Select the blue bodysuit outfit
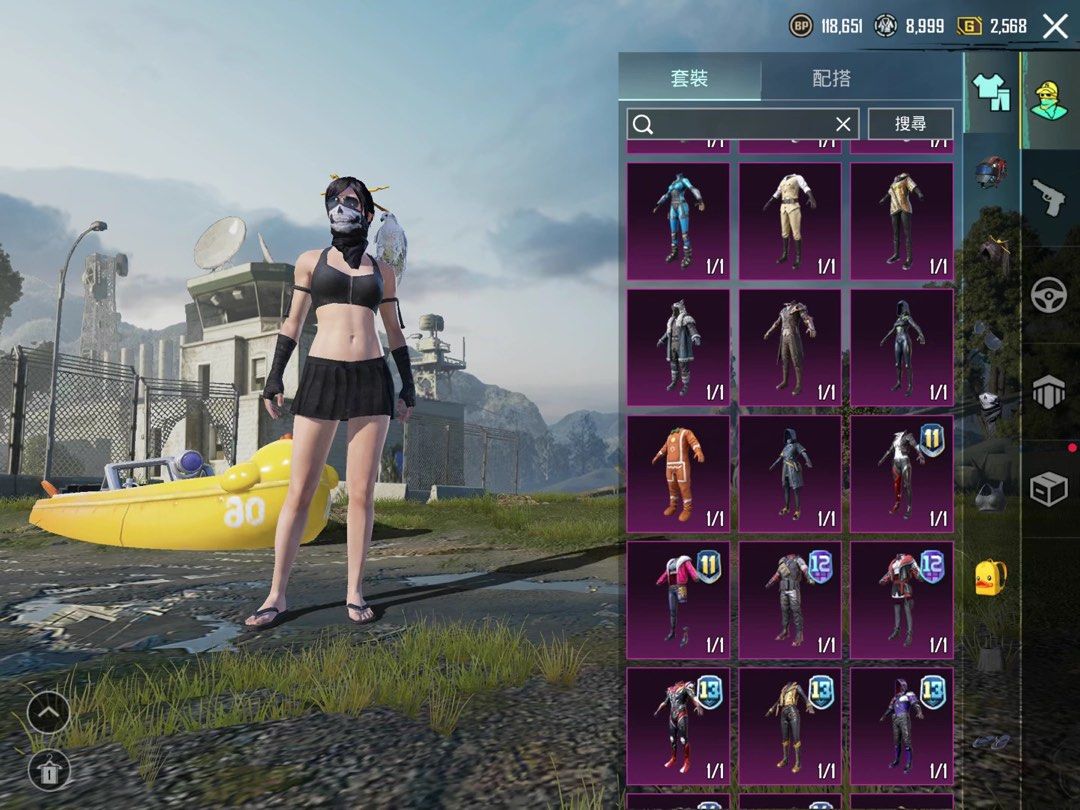The width and height of the screenshot is (1080, 810). click(x=678, y=221)
